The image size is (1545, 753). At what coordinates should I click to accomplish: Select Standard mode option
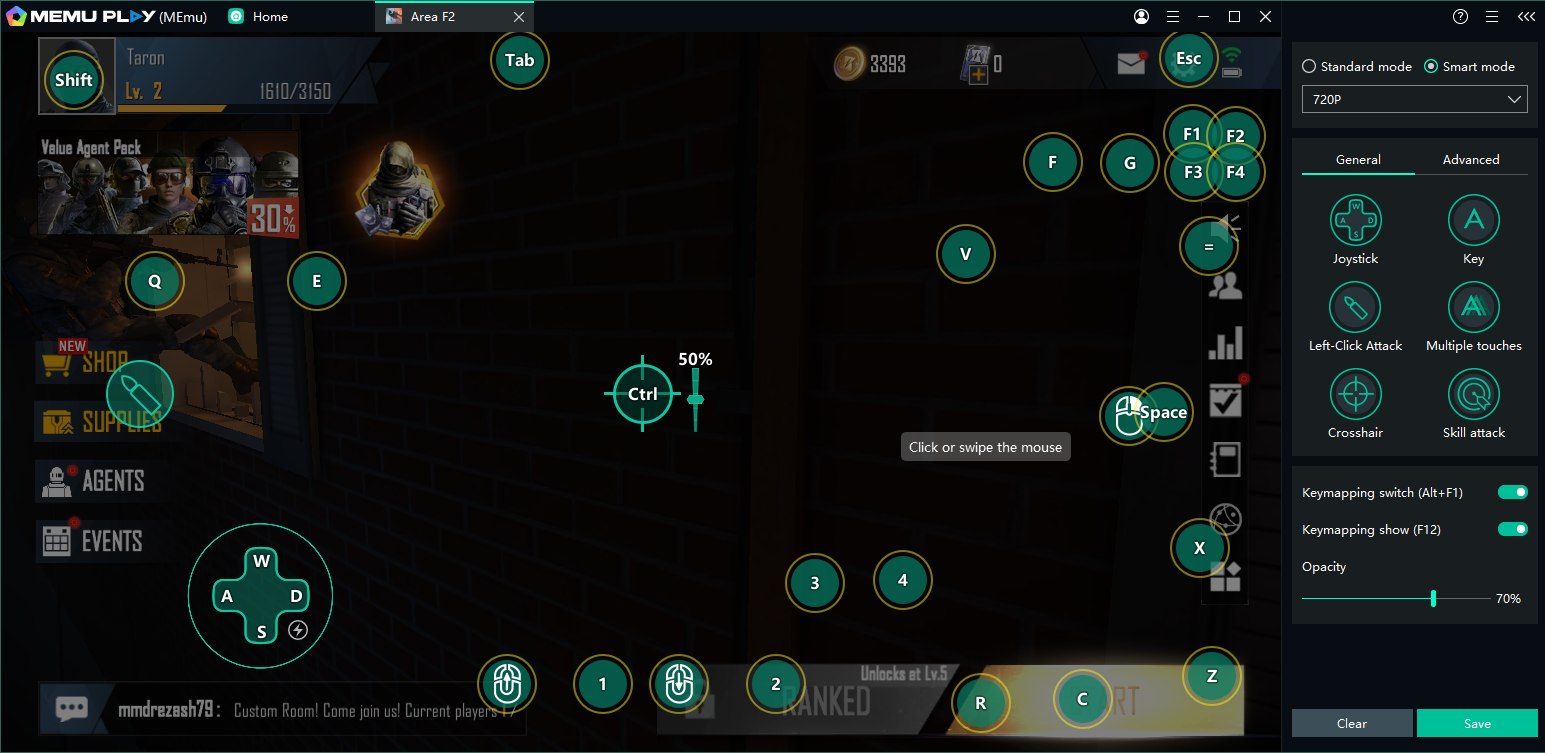(x=1309, y=66)
